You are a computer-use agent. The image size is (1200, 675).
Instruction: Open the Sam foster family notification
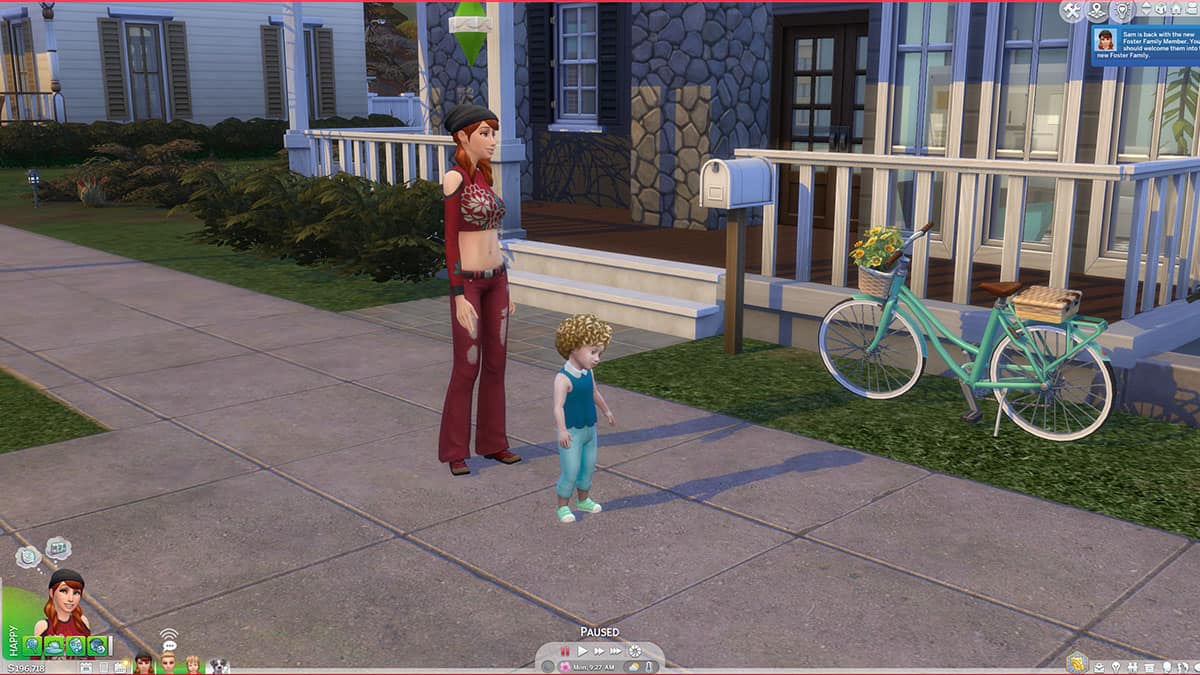point(1145,44)
